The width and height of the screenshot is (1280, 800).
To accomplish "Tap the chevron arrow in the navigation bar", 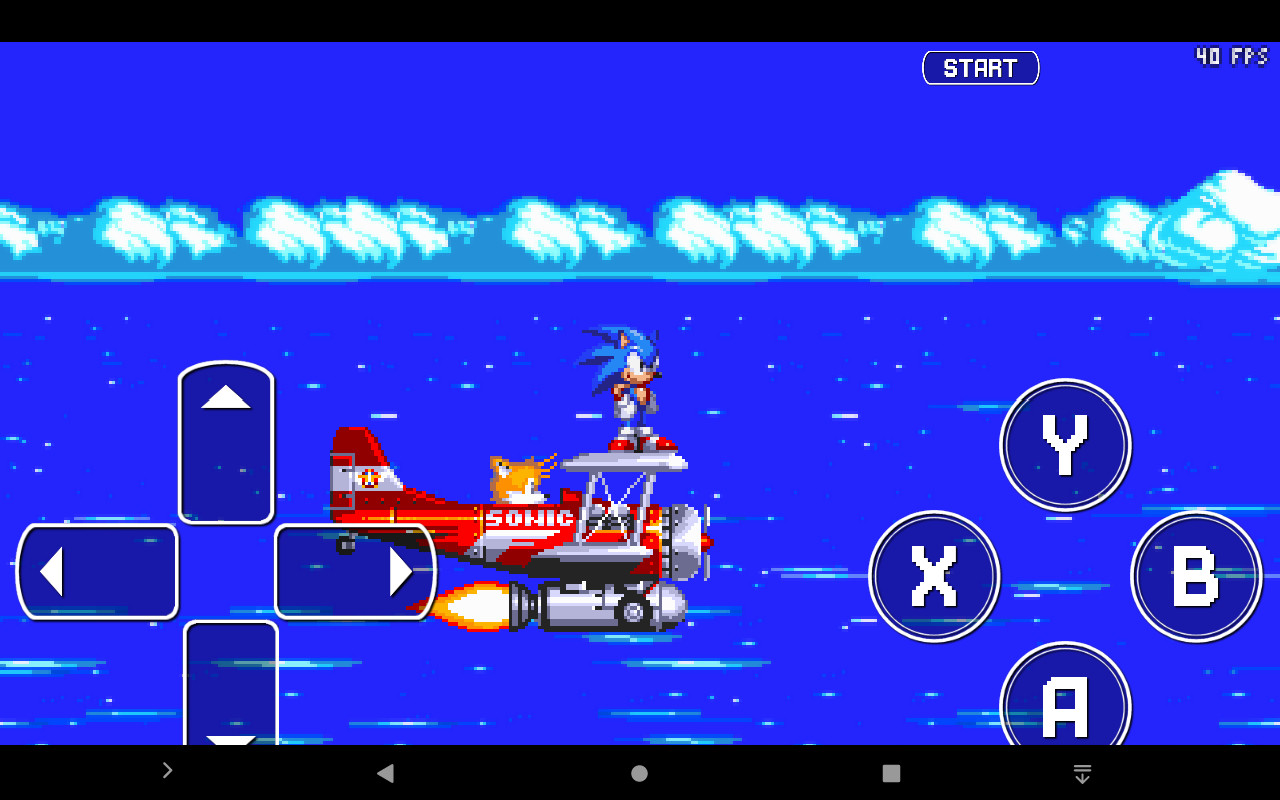I will 166,770.
